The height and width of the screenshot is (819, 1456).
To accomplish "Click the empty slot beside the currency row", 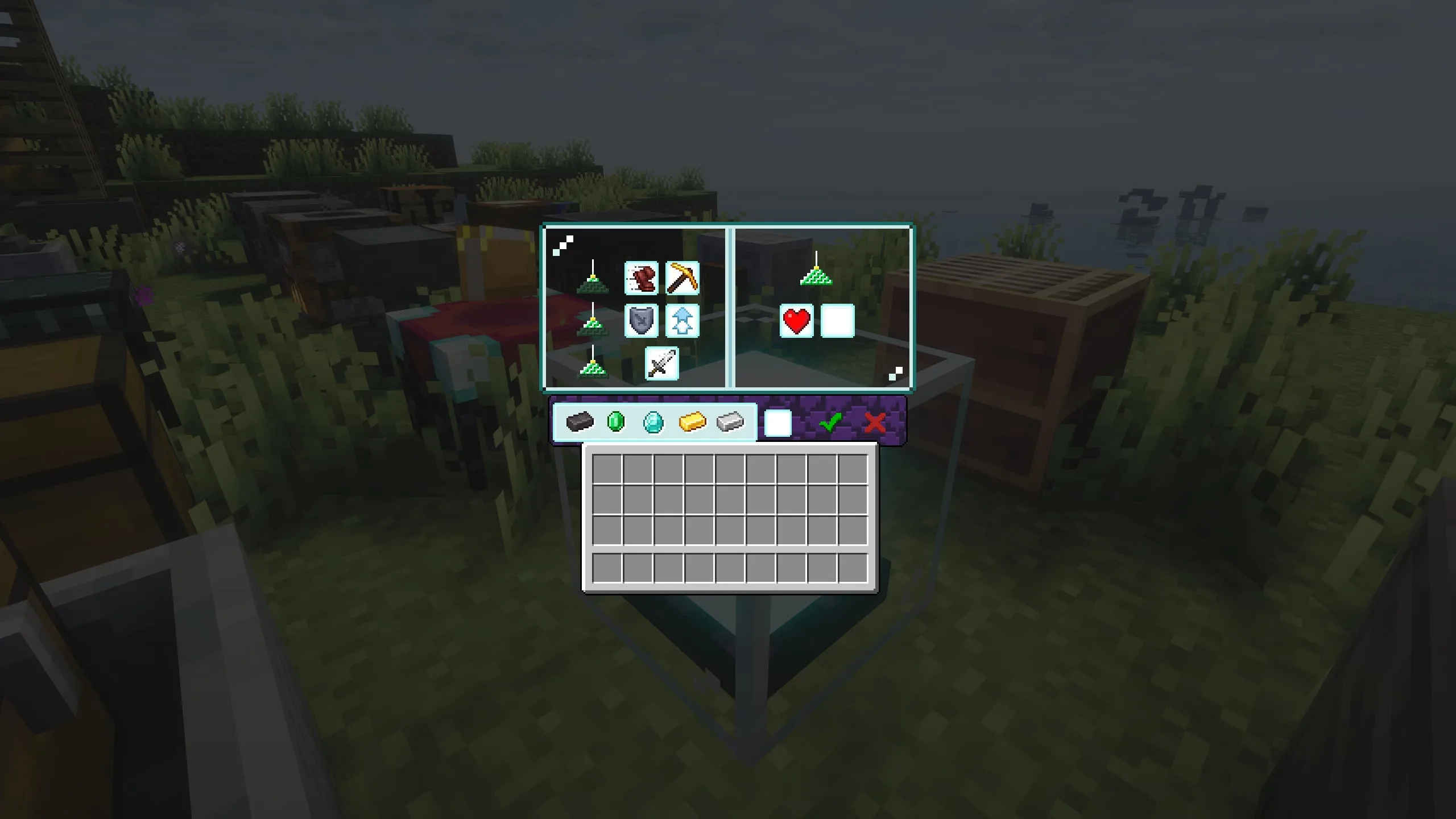I will 778,422.
